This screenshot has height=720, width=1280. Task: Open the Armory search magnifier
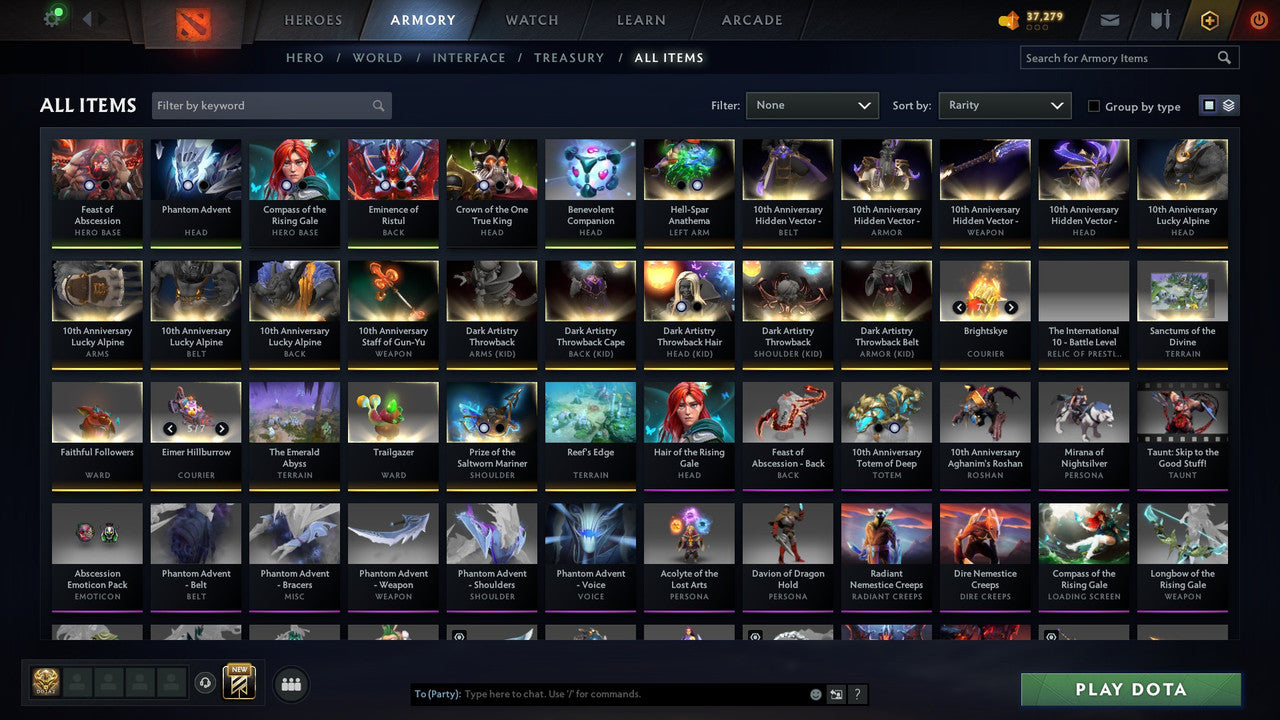[1224, 57]
